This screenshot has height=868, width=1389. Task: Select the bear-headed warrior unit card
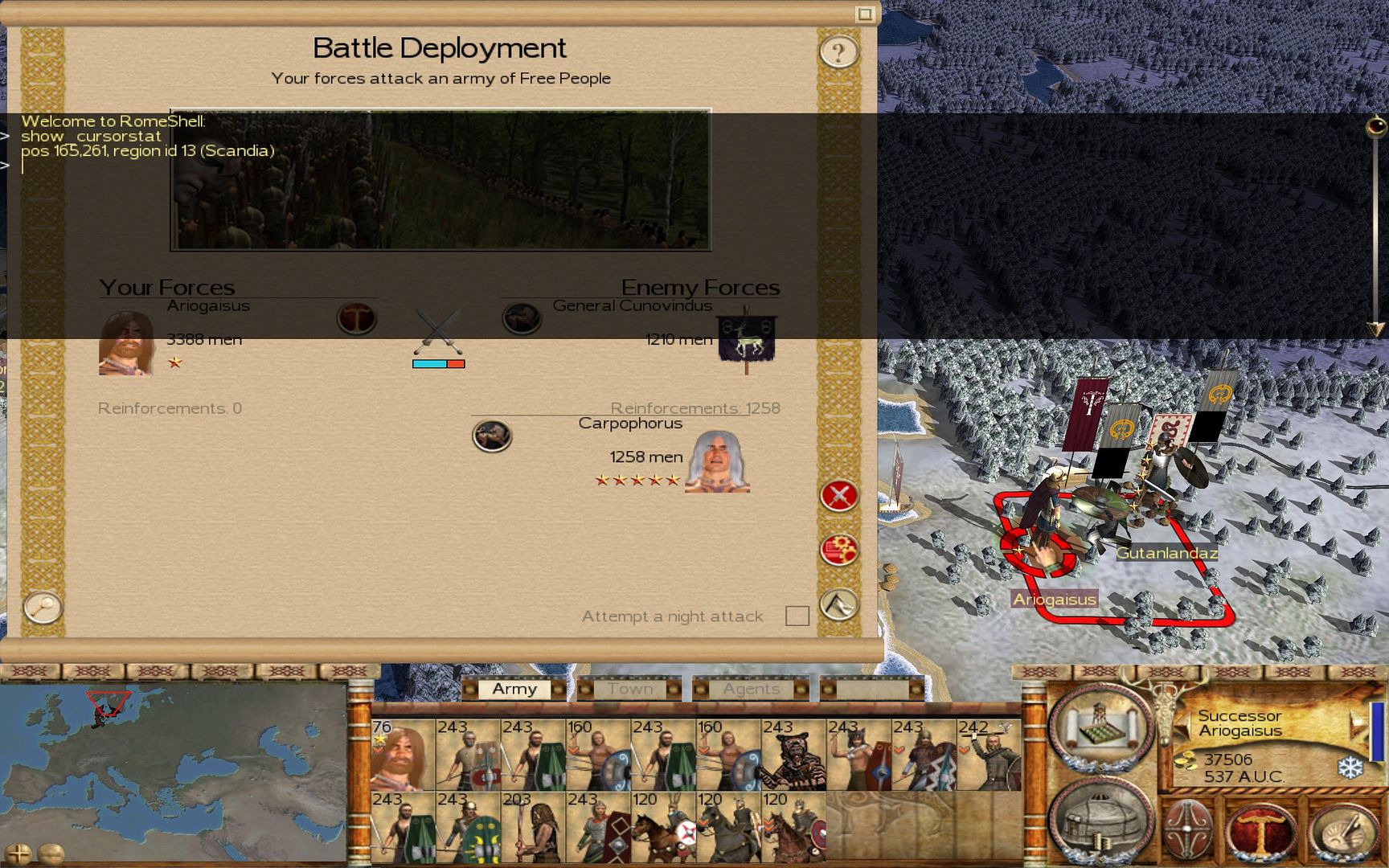[794, 755]
